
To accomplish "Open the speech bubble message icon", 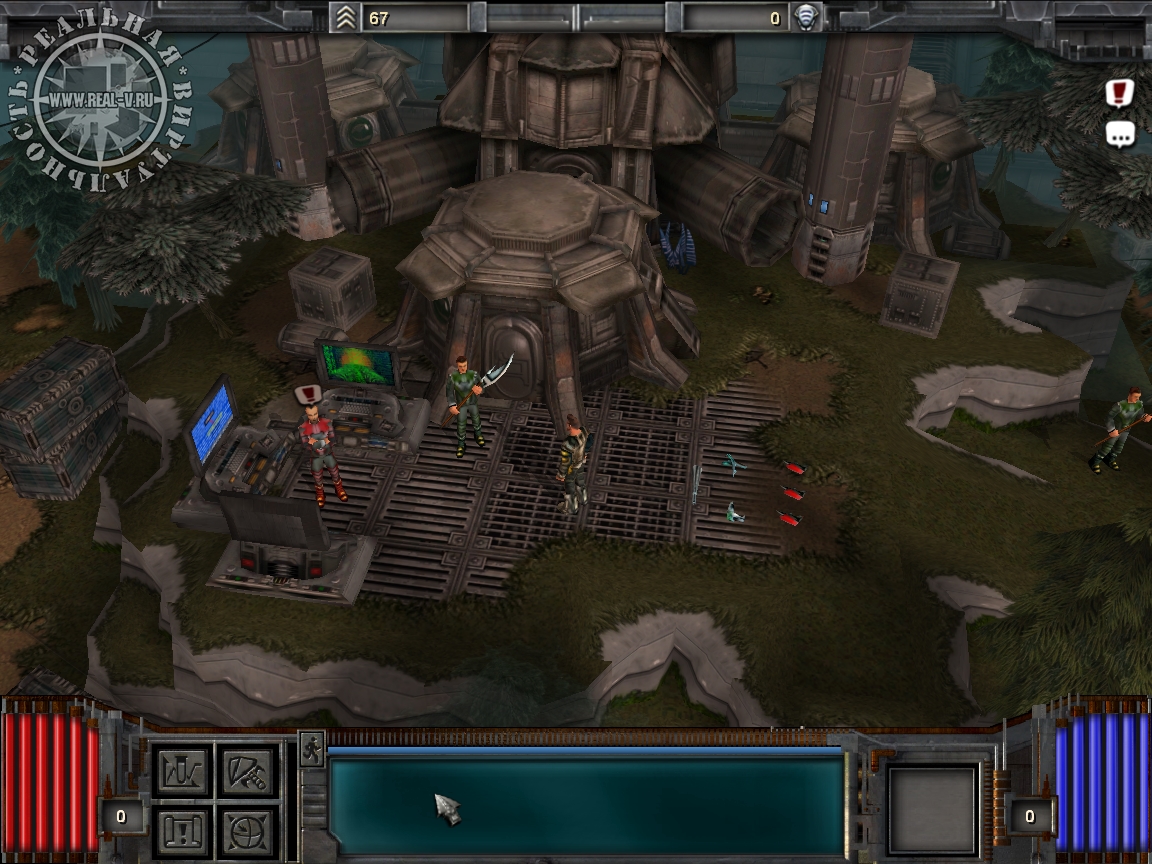I will coord(1120,134).
